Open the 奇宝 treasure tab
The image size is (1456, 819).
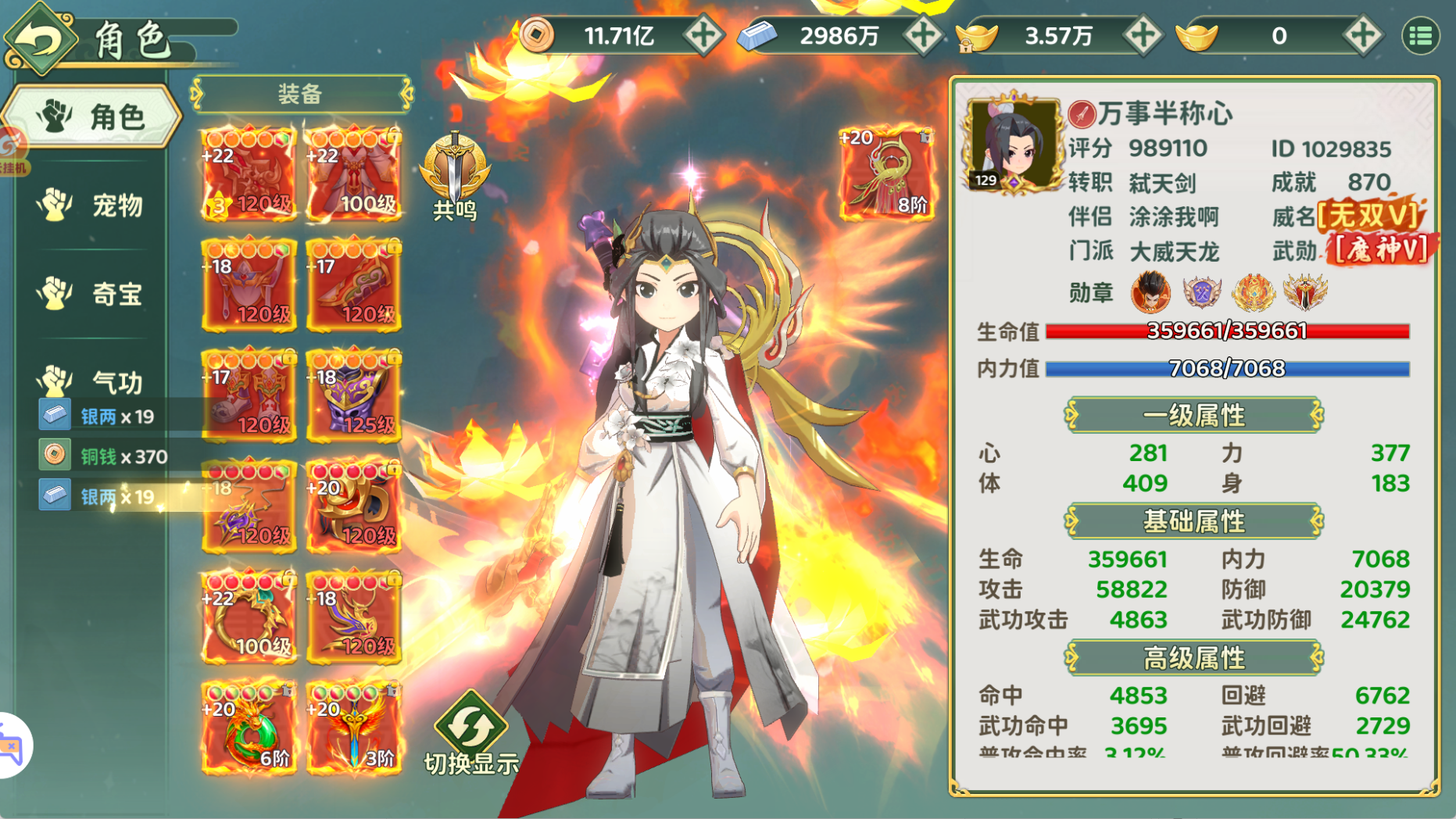point(92,294)
